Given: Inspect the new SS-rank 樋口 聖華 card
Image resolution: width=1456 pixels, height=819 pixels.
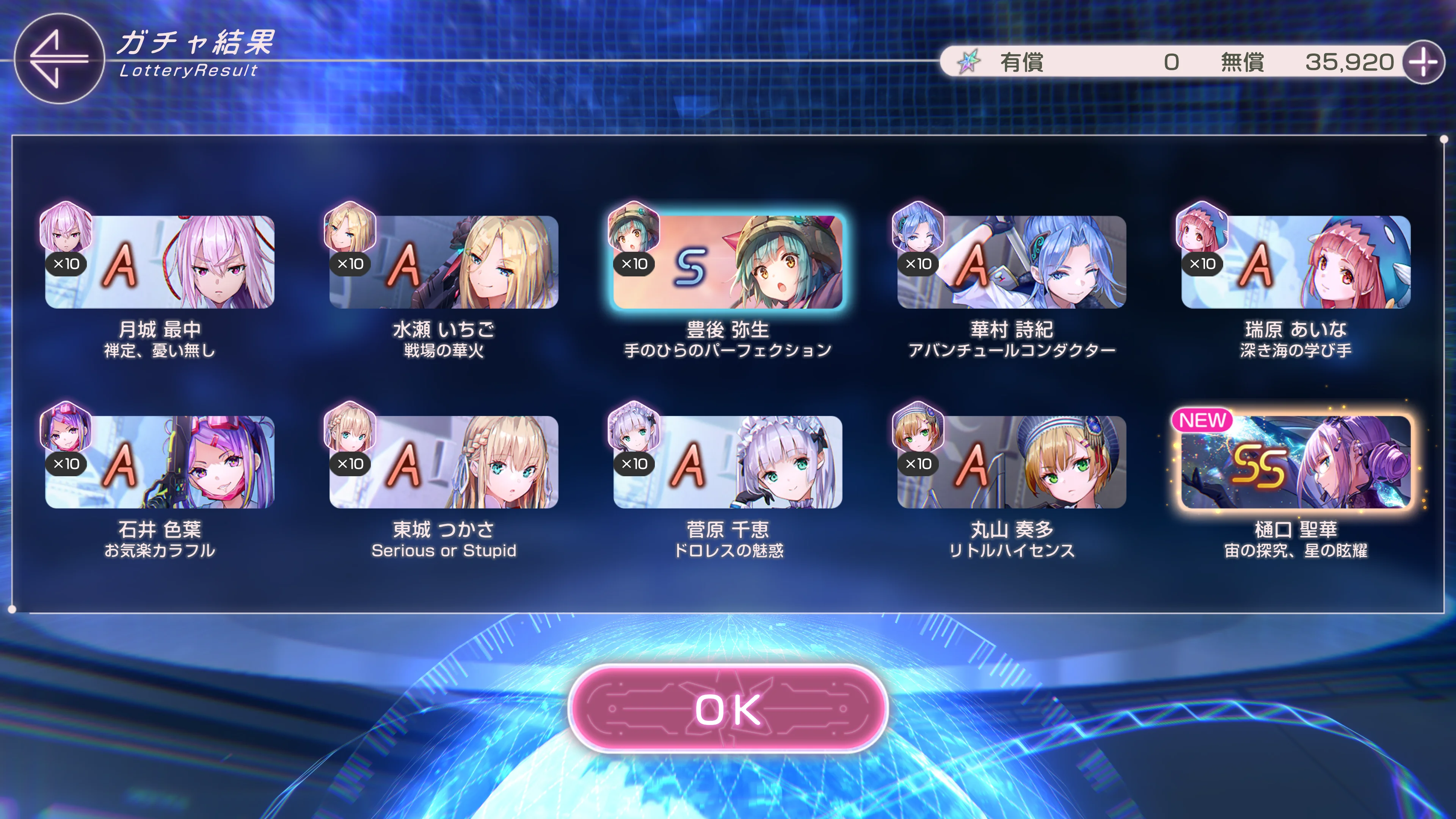Looking at the screenshot, I should click(1296, 462).
